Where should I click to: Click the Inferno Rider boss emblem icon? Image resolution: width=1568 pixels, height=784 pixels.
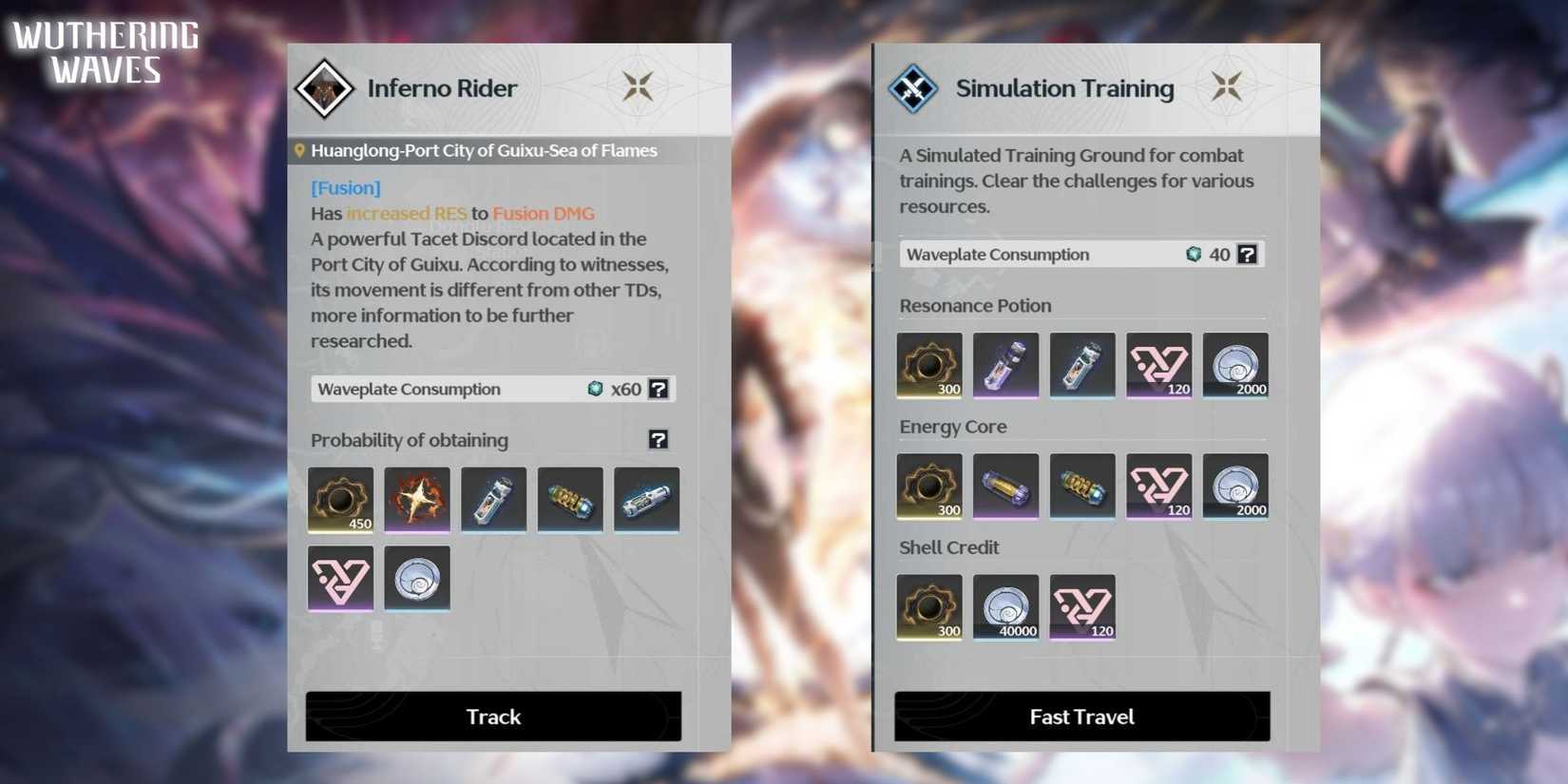326,87
